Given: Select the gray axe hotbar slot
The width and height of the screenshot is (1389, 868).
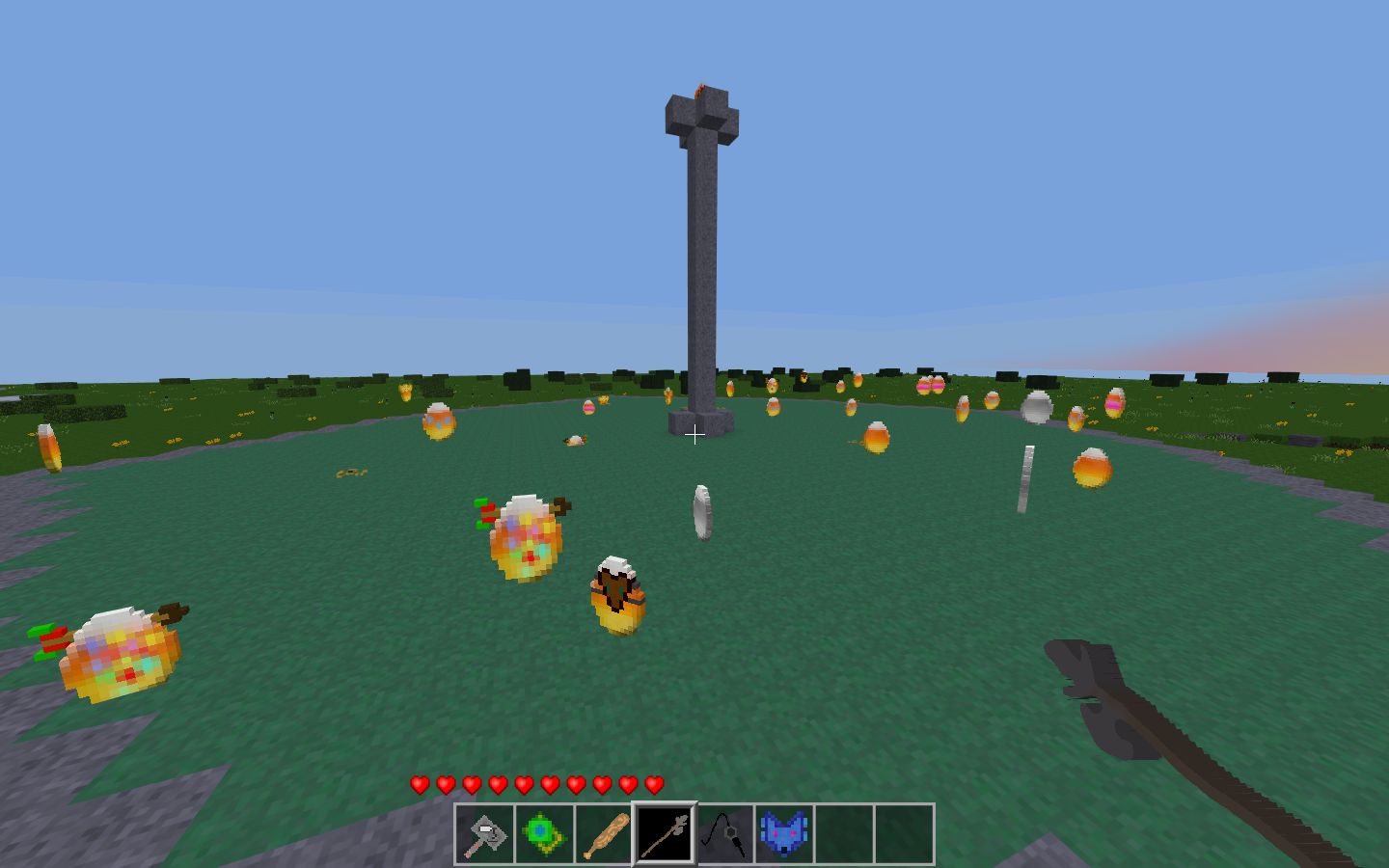Looking at the screenshot, I should 484,834.
